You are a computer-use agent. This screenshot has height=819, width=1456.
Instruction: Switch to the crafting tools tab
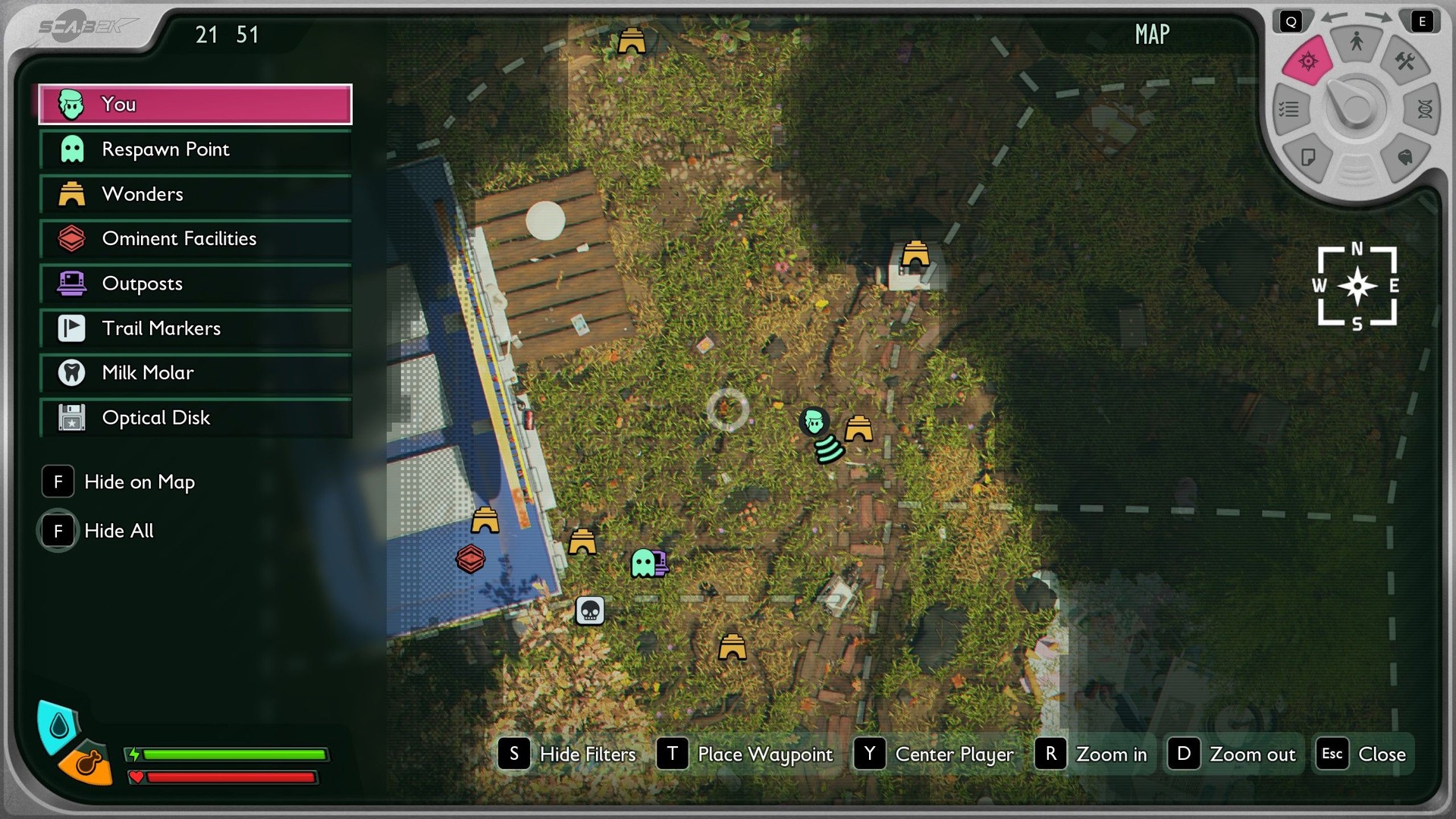(x=1405, y=61)
